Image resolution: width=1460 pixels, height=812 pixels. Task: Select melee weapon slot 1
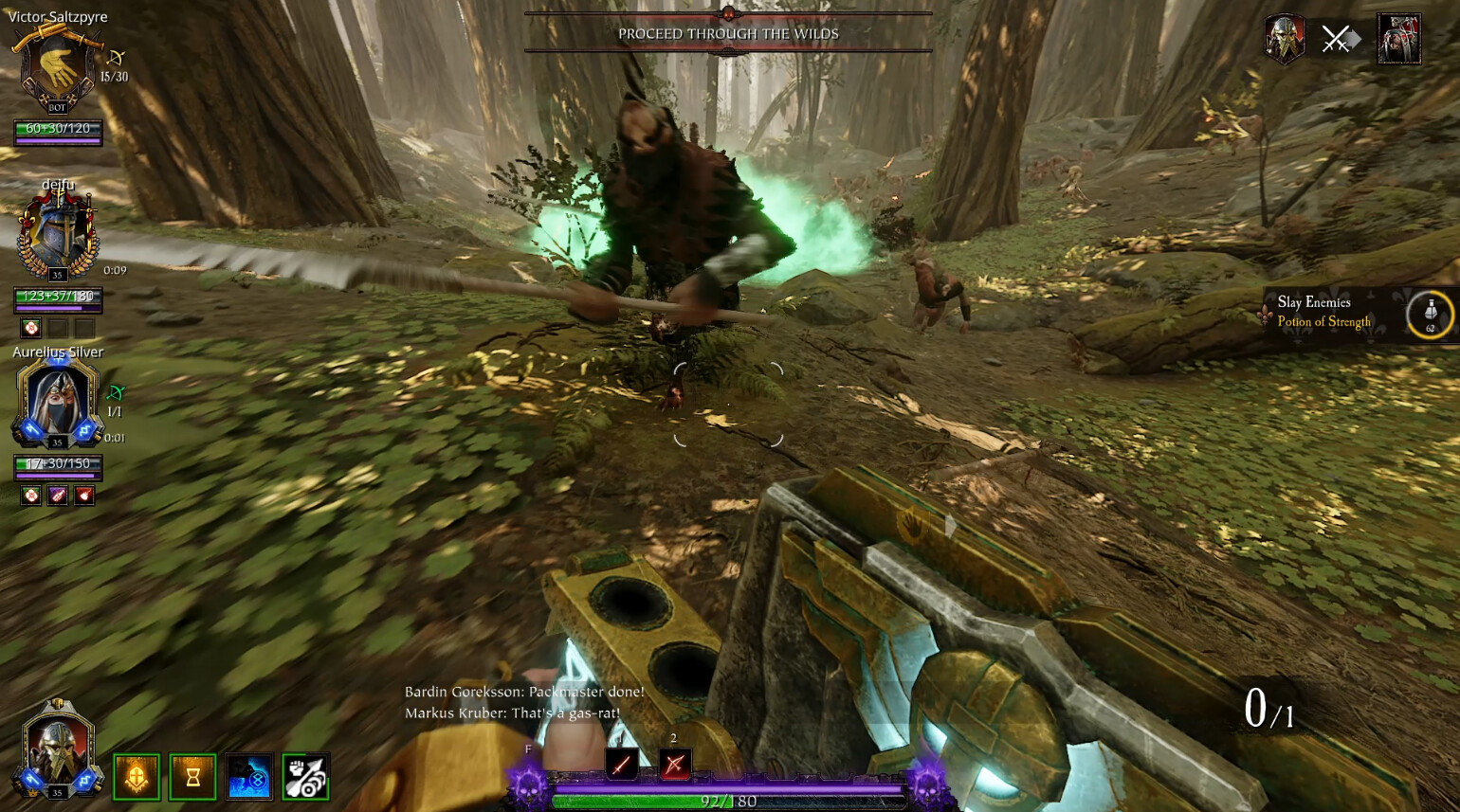[621, 764]
